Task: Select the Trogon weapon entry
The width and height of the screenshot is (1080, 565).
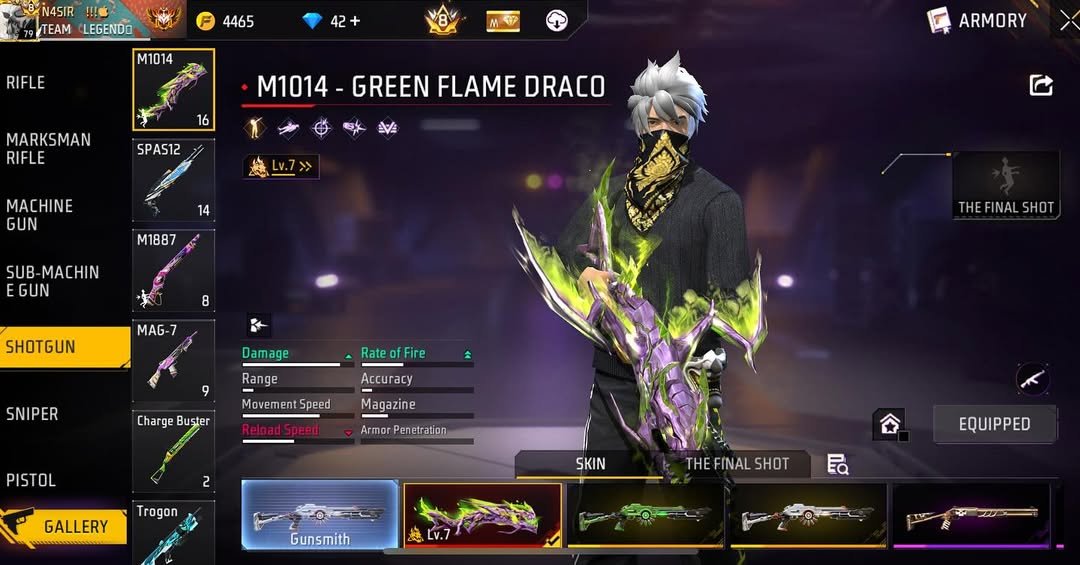Action: coord(173,533)
